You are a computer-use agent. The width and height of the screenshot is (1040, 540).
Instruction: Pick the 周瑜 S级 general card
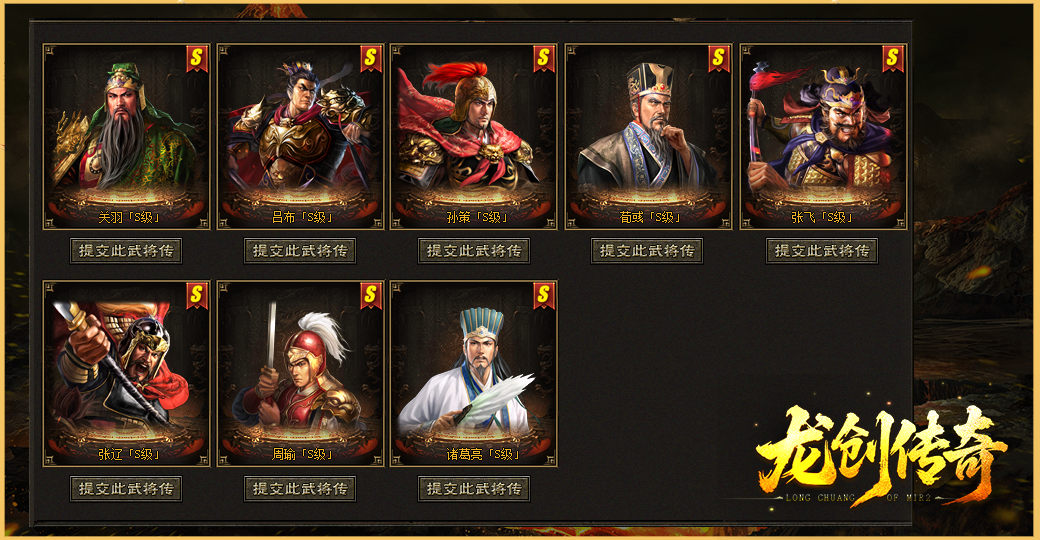click(x=300, y=373)
